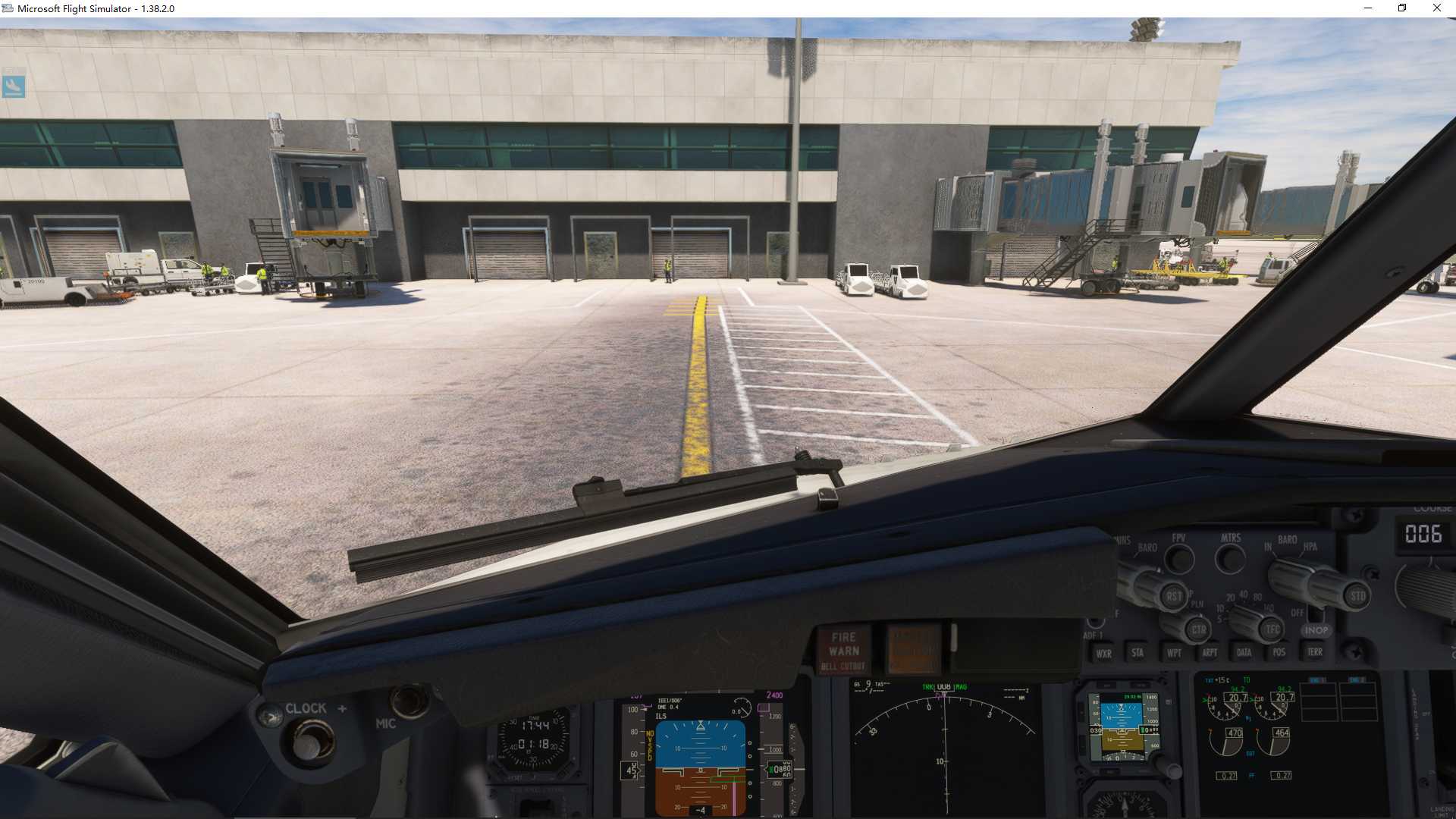Set the map range selector to 40

coord(1242,595)
